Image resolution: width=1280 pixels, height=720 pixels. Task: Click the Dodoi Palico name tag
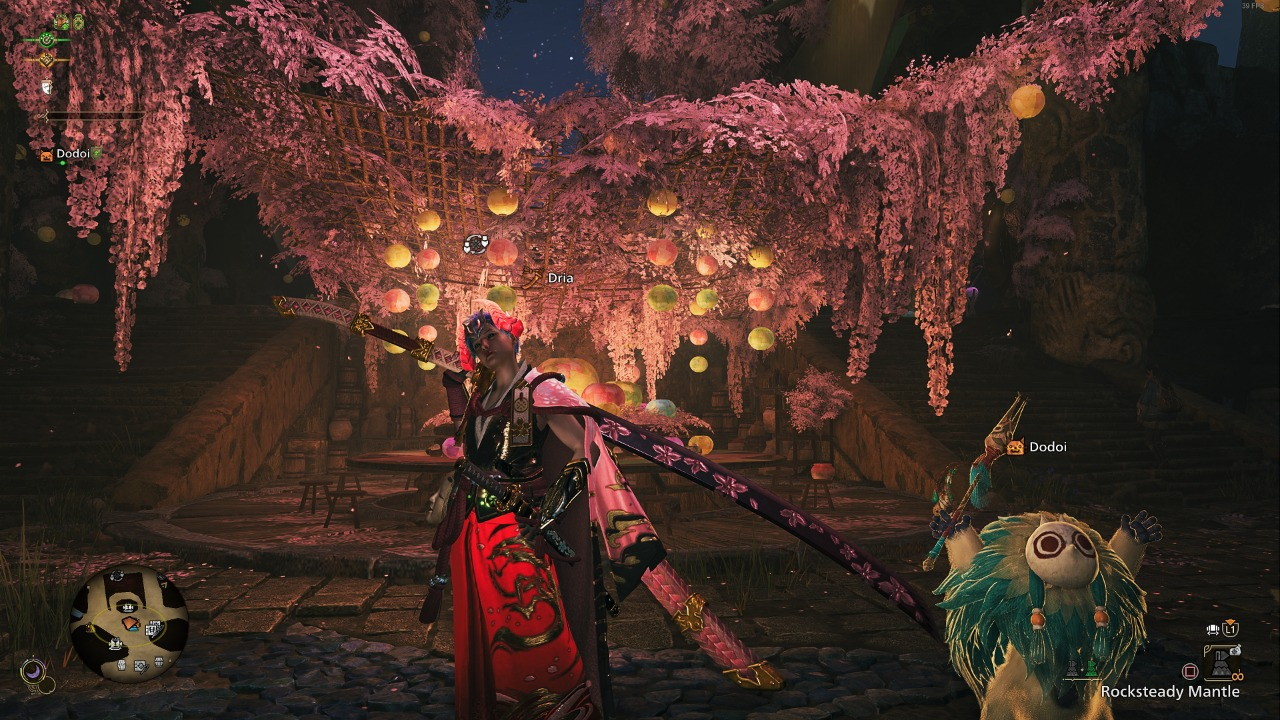1047,447
